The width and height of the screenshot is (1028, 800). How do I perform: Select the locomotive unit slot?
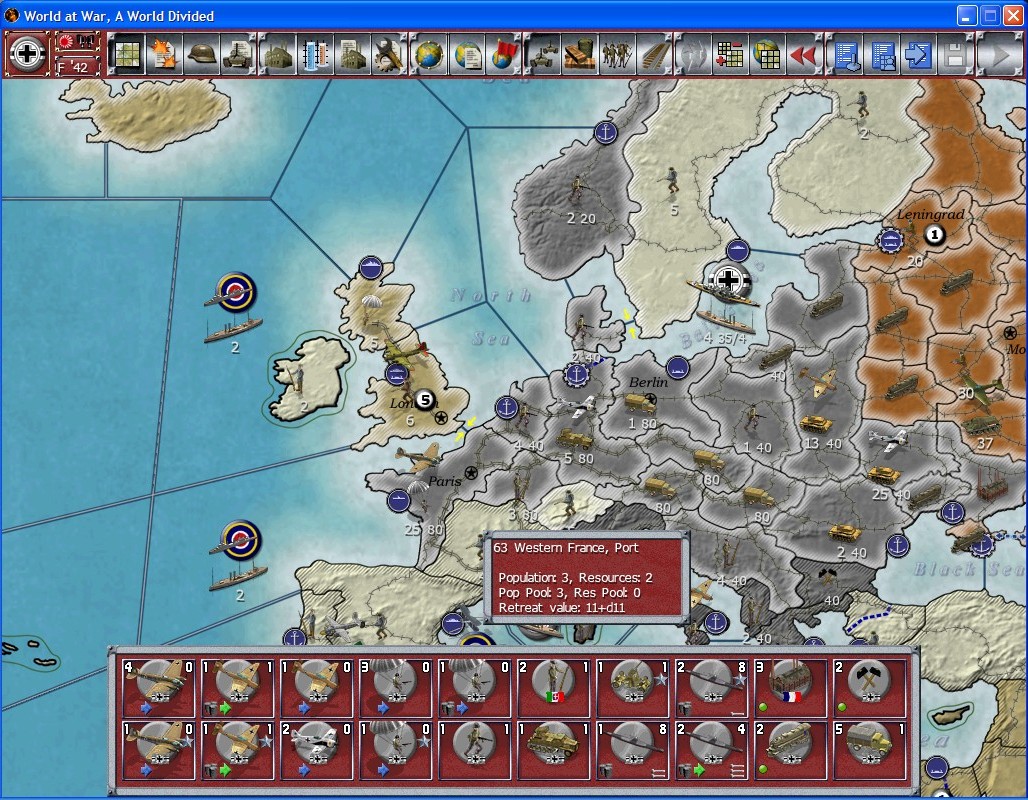[x=790, y=749]
